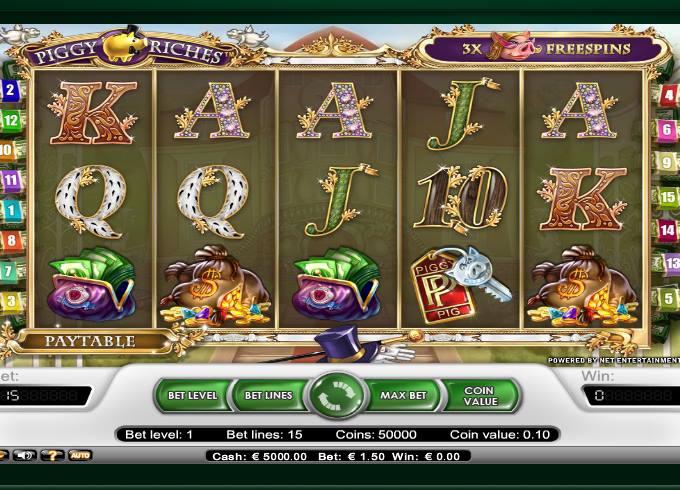680x490 pixels.
Task: Adjust the Coin Value
Action: (479, 395)
